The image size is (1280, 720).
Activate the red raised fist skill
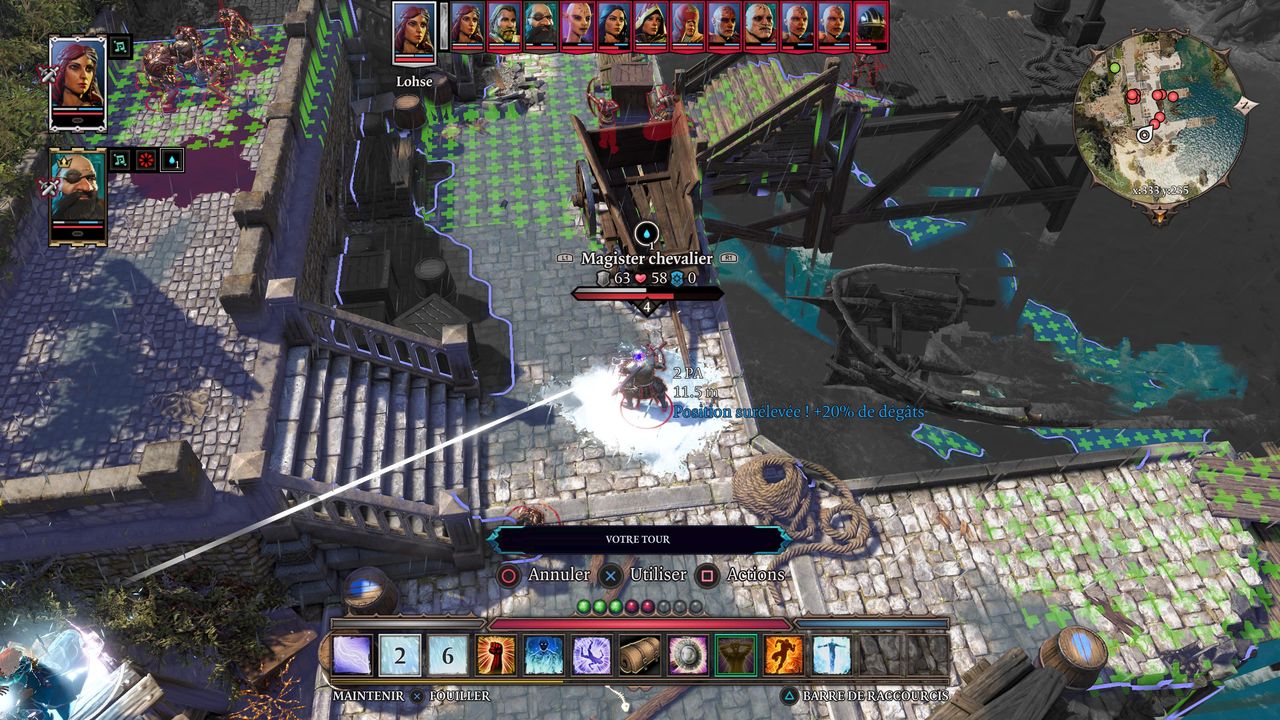pos(495,656)
